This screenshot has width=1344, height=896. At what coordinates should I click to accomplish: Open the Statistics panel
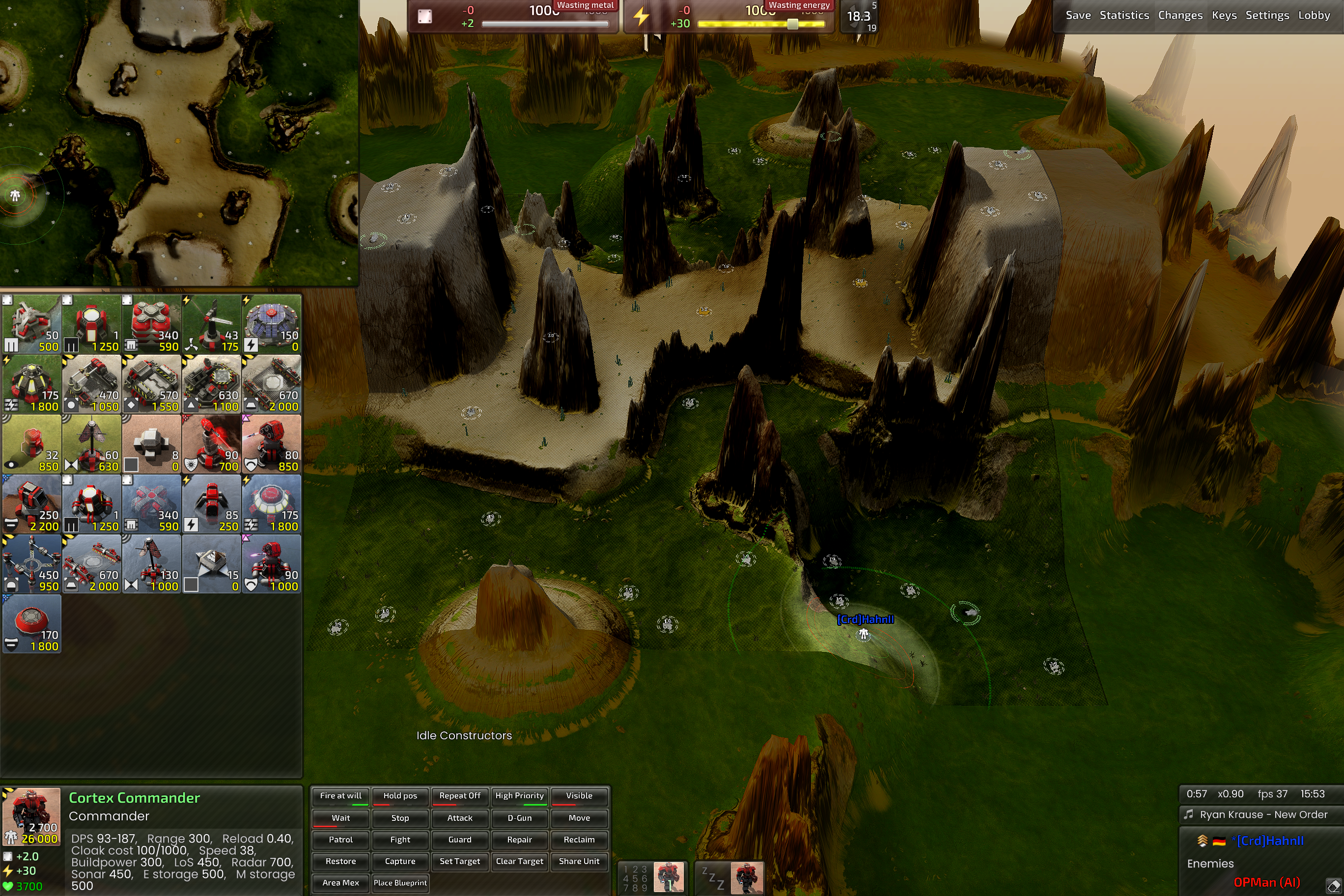(x=1124, y=15)
